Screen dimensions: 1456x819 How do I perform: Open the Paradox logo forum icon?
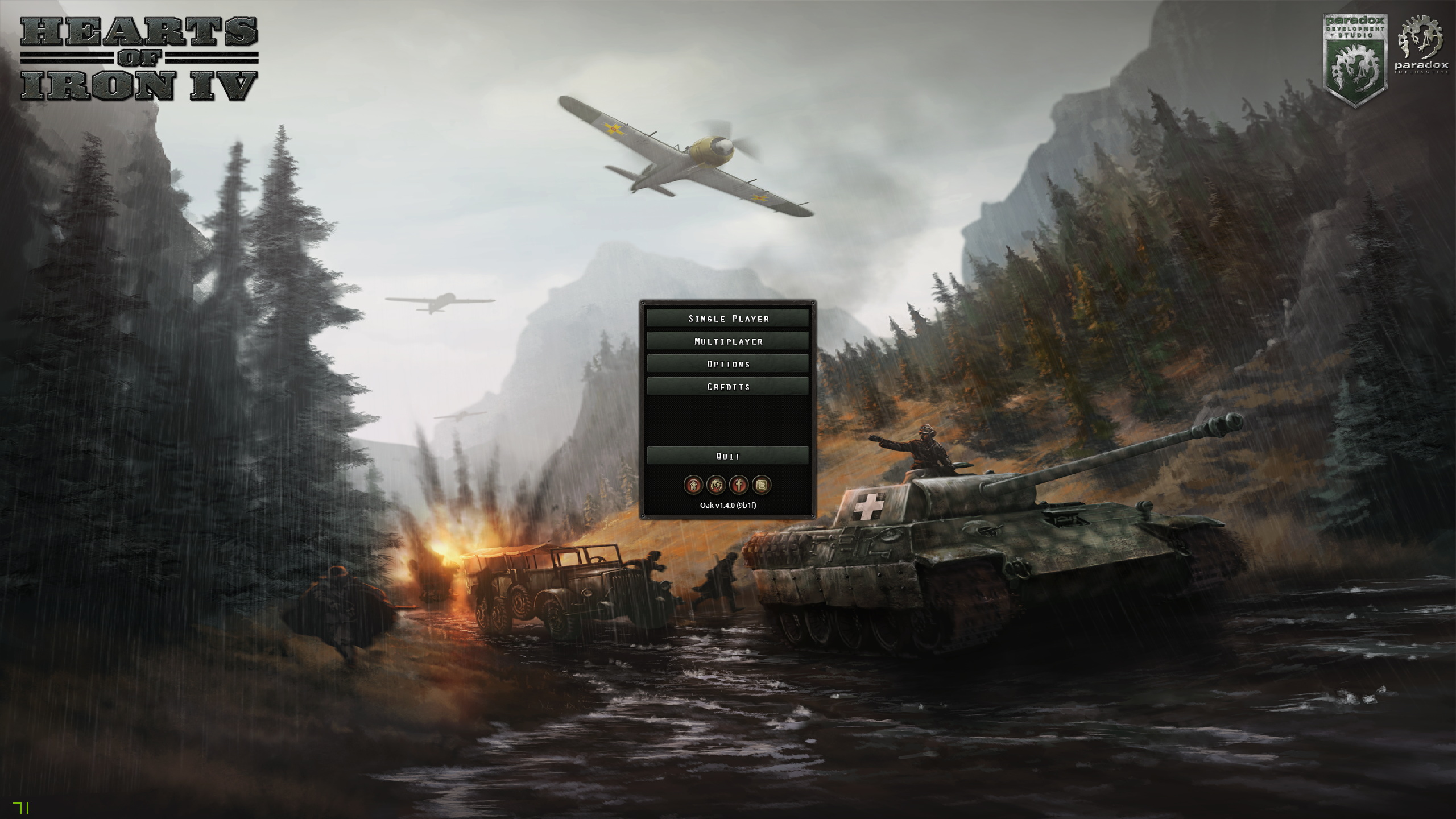[716, 485]
